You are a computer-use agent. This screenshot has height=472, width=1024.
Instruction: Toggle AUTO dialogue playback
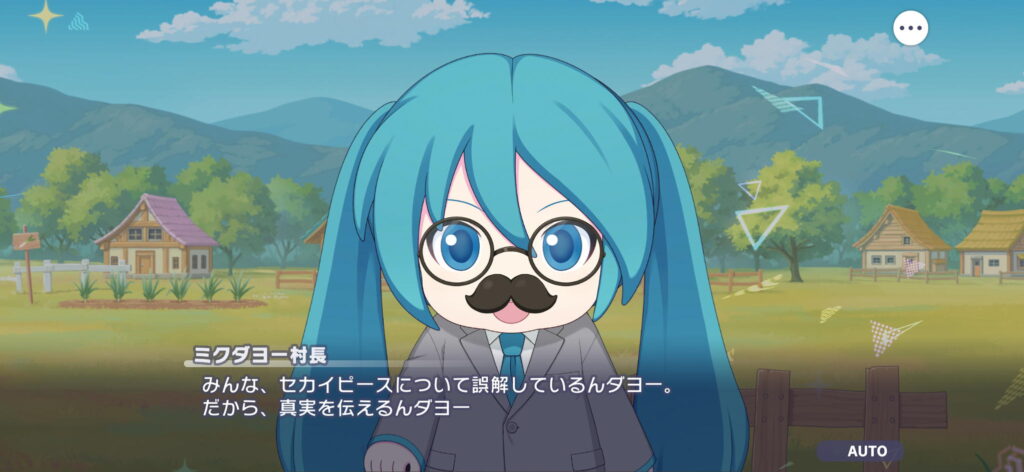coord(867,451)
